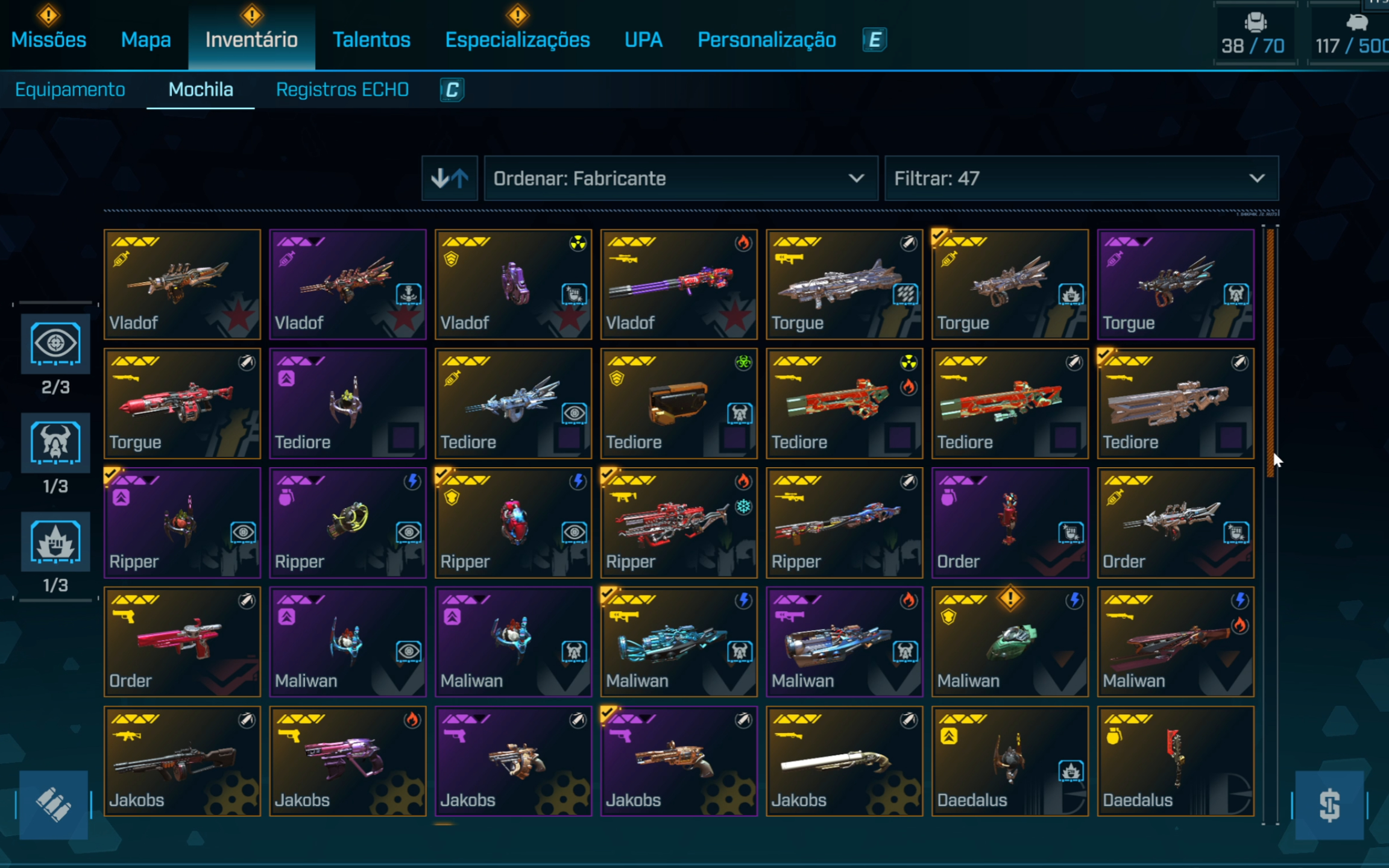Pick the Tediore orange shield item
The image size is (1389, 868).
(x=678, y=403)
